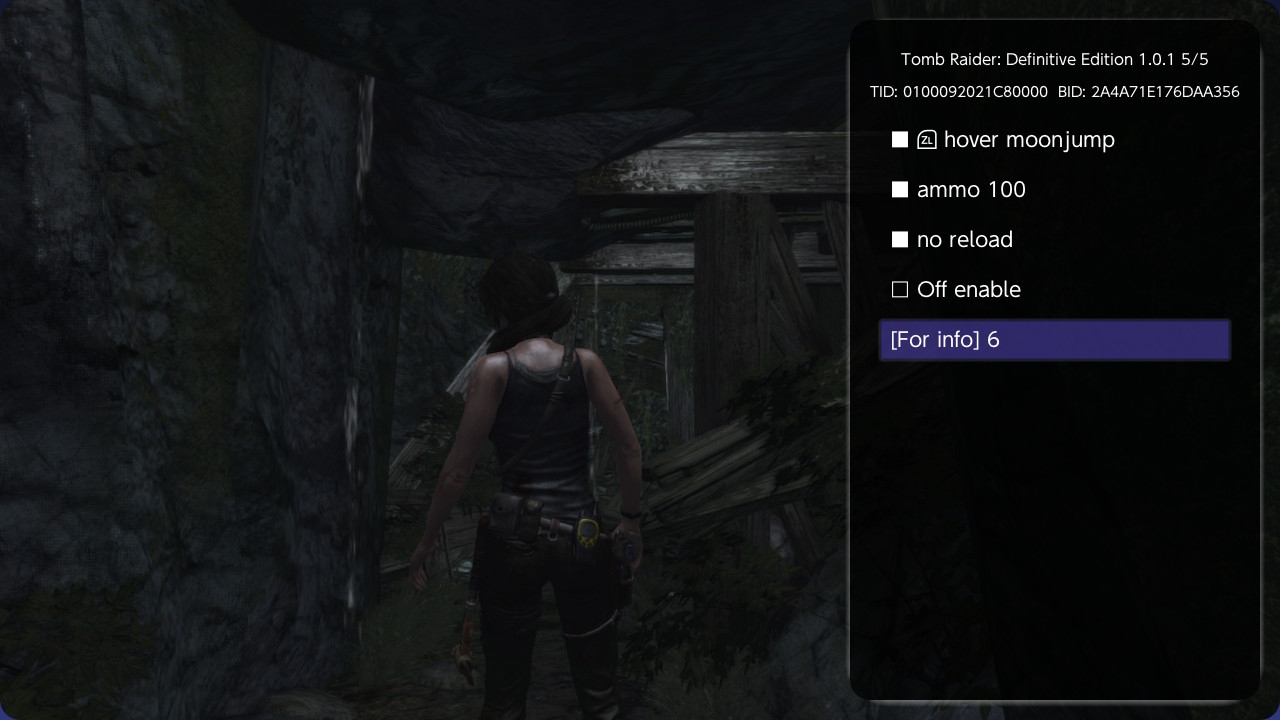Click the hover moonjump cheat label

[x=1030, y=140]
